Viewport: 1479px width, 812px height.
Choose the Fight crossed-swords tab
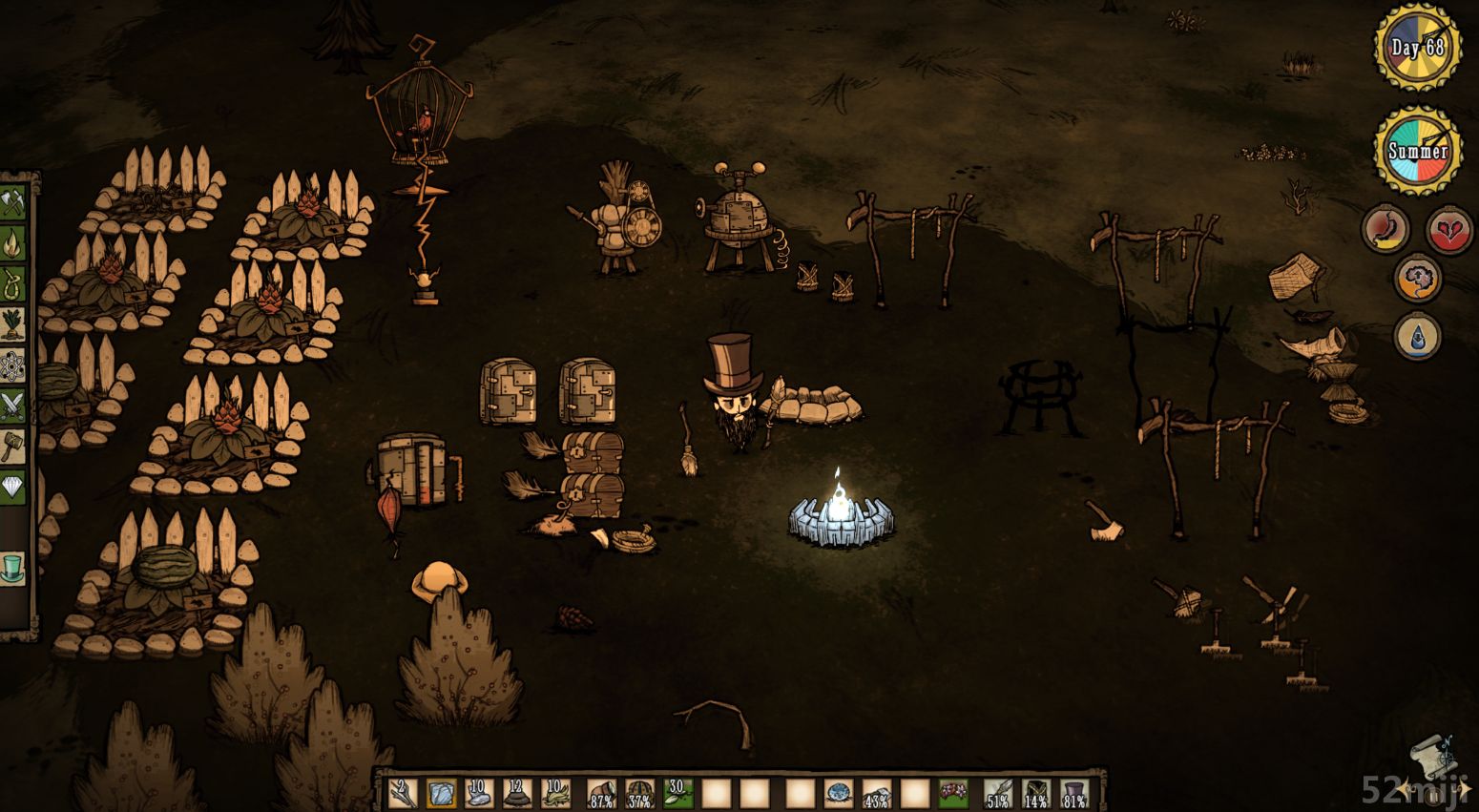click(x=14, y=404)
